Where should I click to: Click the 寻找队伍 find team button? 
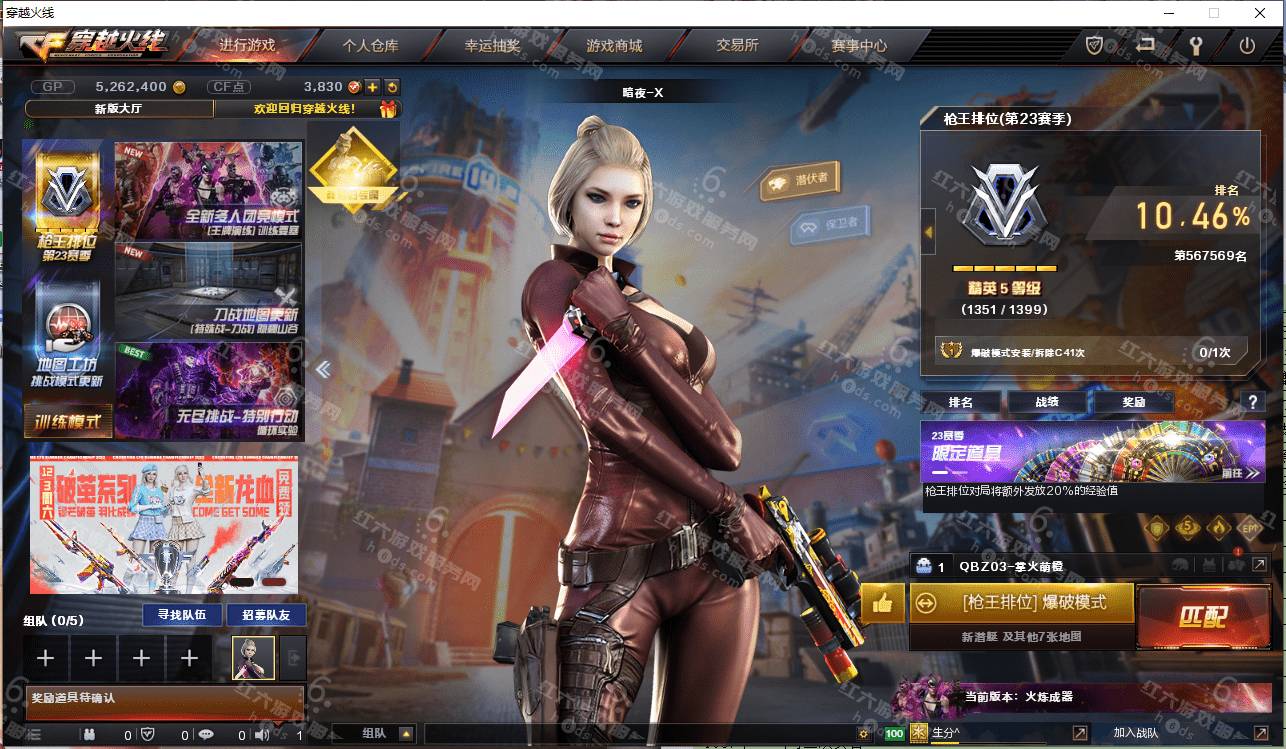coord(175,615)
